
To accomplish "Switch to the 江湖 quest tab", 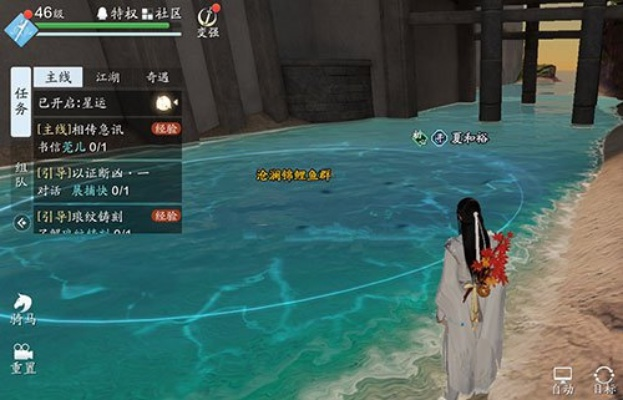I will pyautogui.click(x=108, y=77).
